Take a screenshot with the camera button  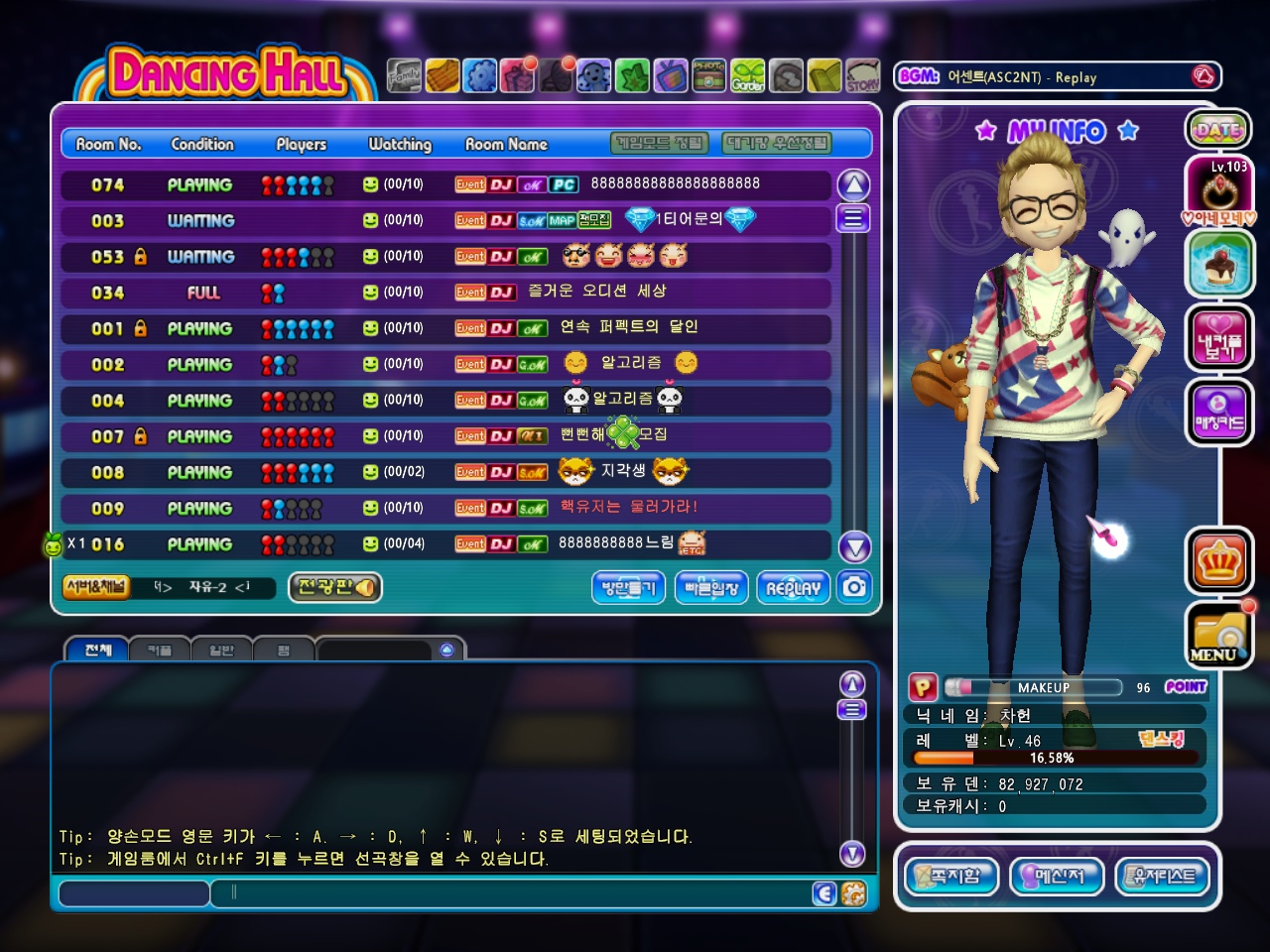click(854, 587)
